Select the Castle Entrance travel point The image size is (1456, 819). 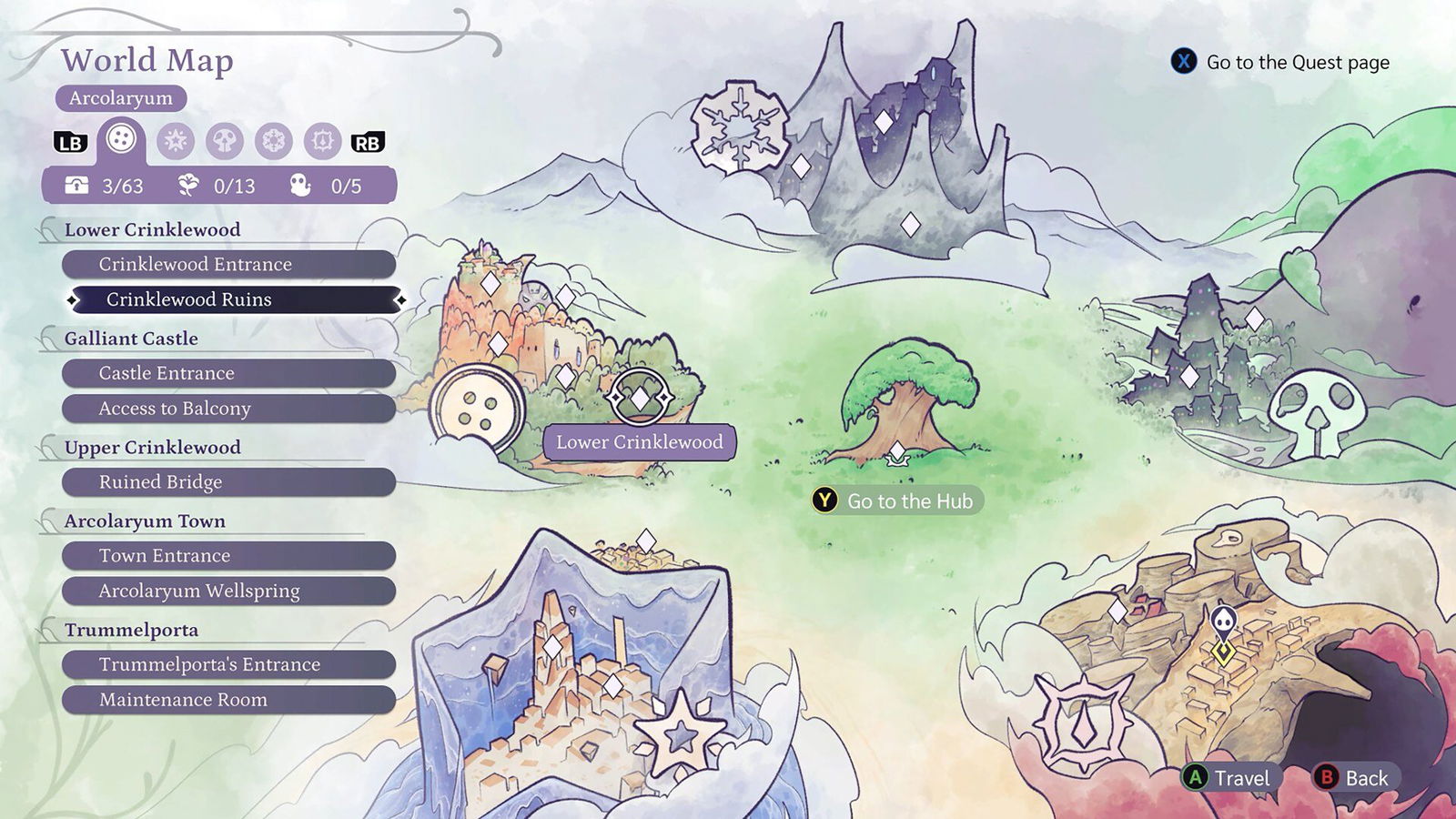[x=228, y=373]
